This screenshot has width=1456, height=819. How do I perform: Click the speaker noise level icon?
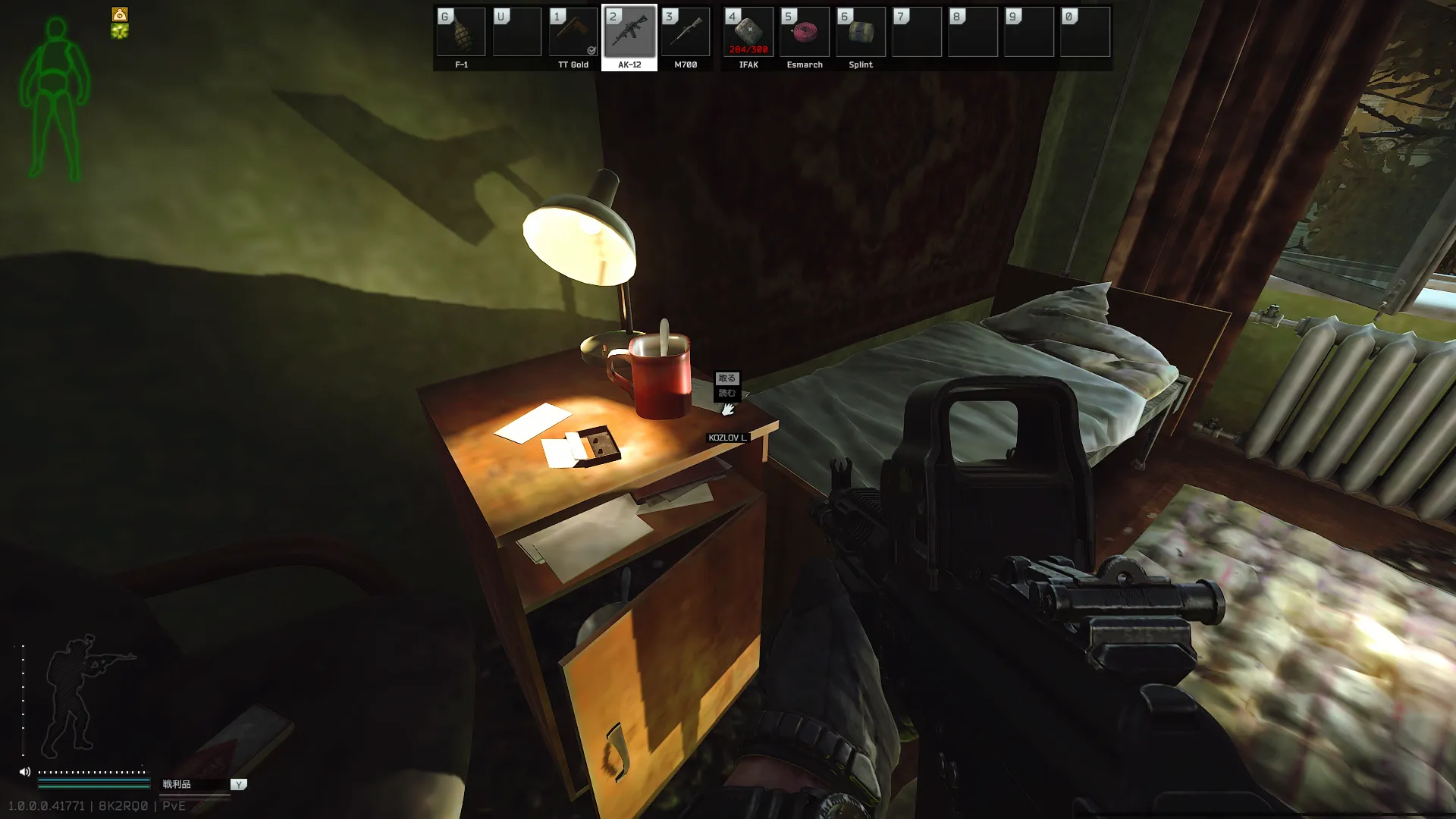point(25,772)
